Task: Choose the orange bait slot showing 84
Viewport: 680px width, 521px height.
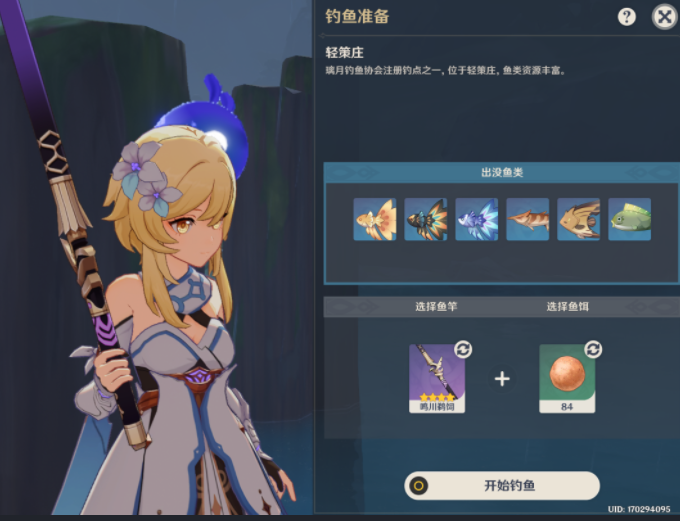Action: [x=567, y=376]
